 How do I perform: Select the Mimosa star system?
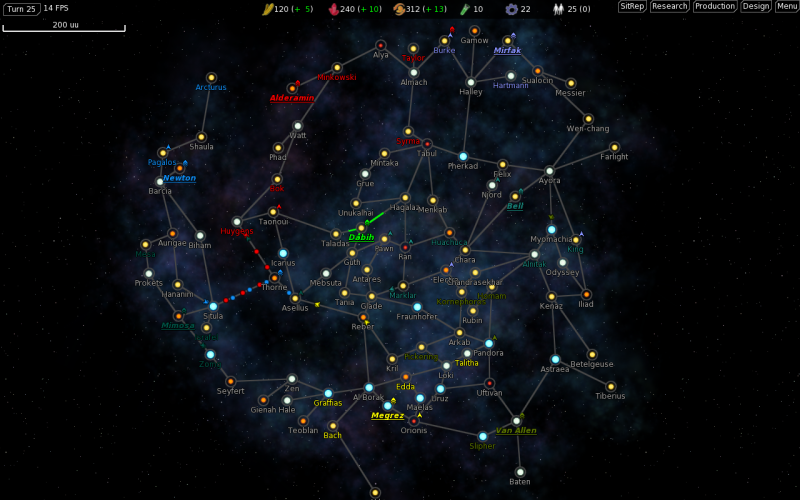point(179,316)
